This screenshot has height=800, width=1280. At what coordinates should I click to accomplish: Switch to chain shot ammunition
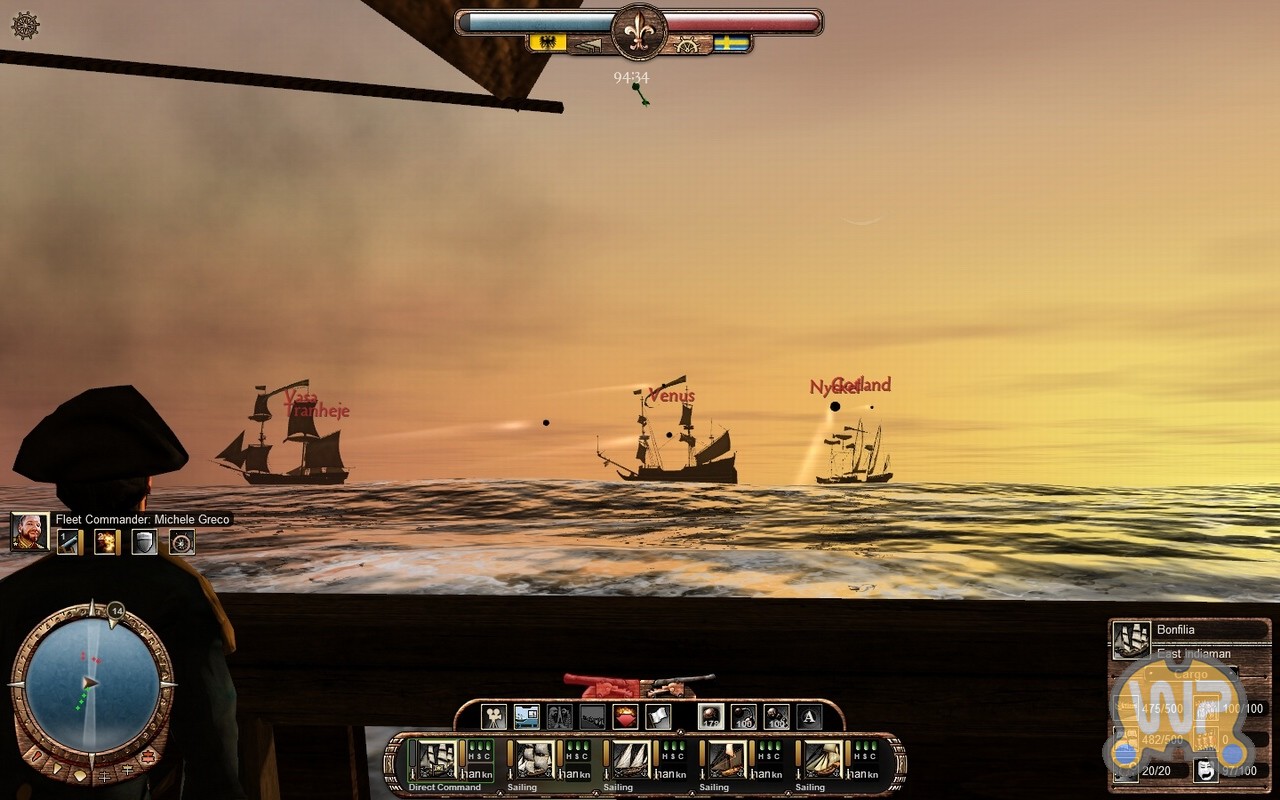(744, 716)
